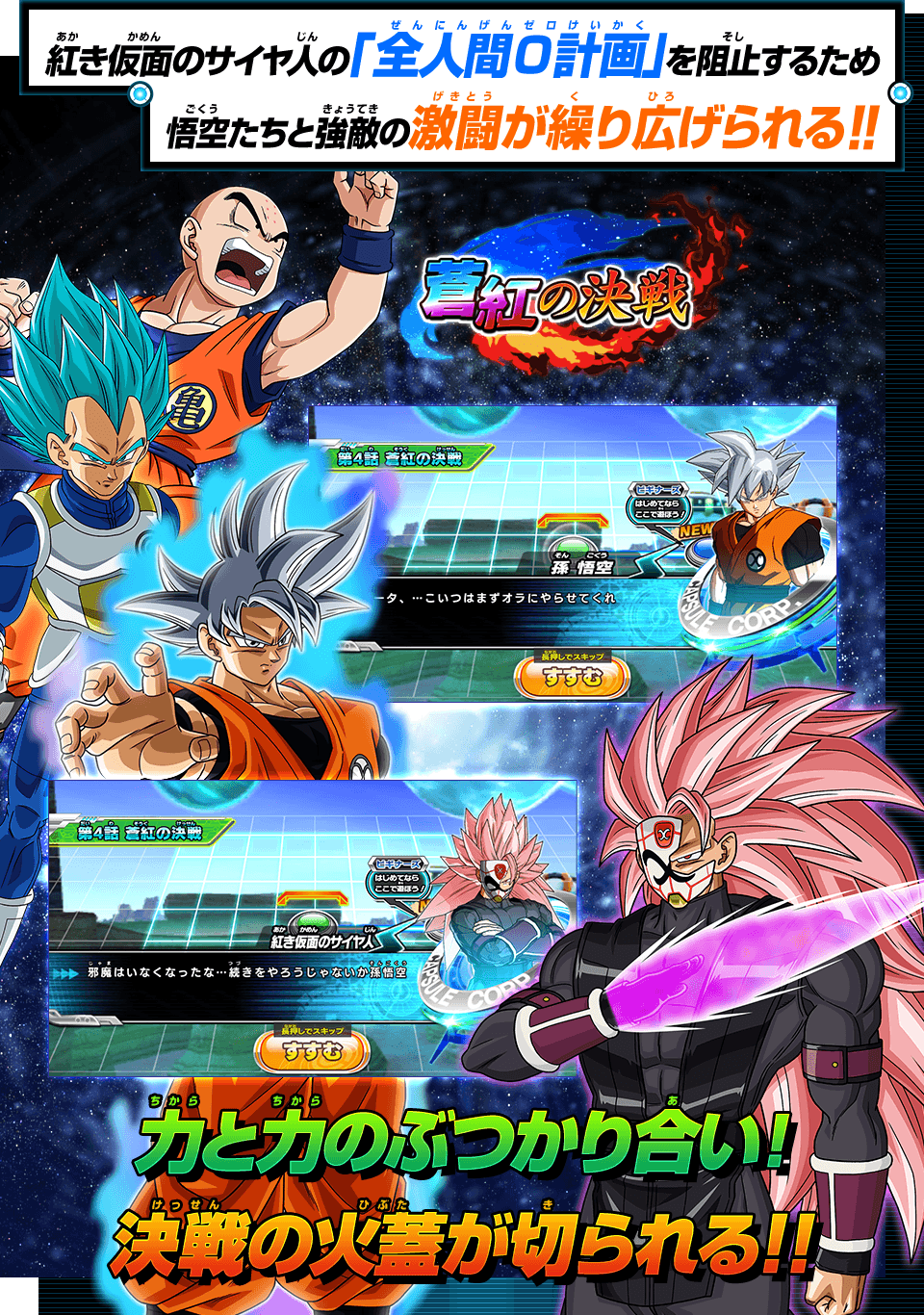Click すすむ below Son Goku's dialogue line
This screenshot has width=924, height=1315.
pyautogui.click(x=573, y=678)
